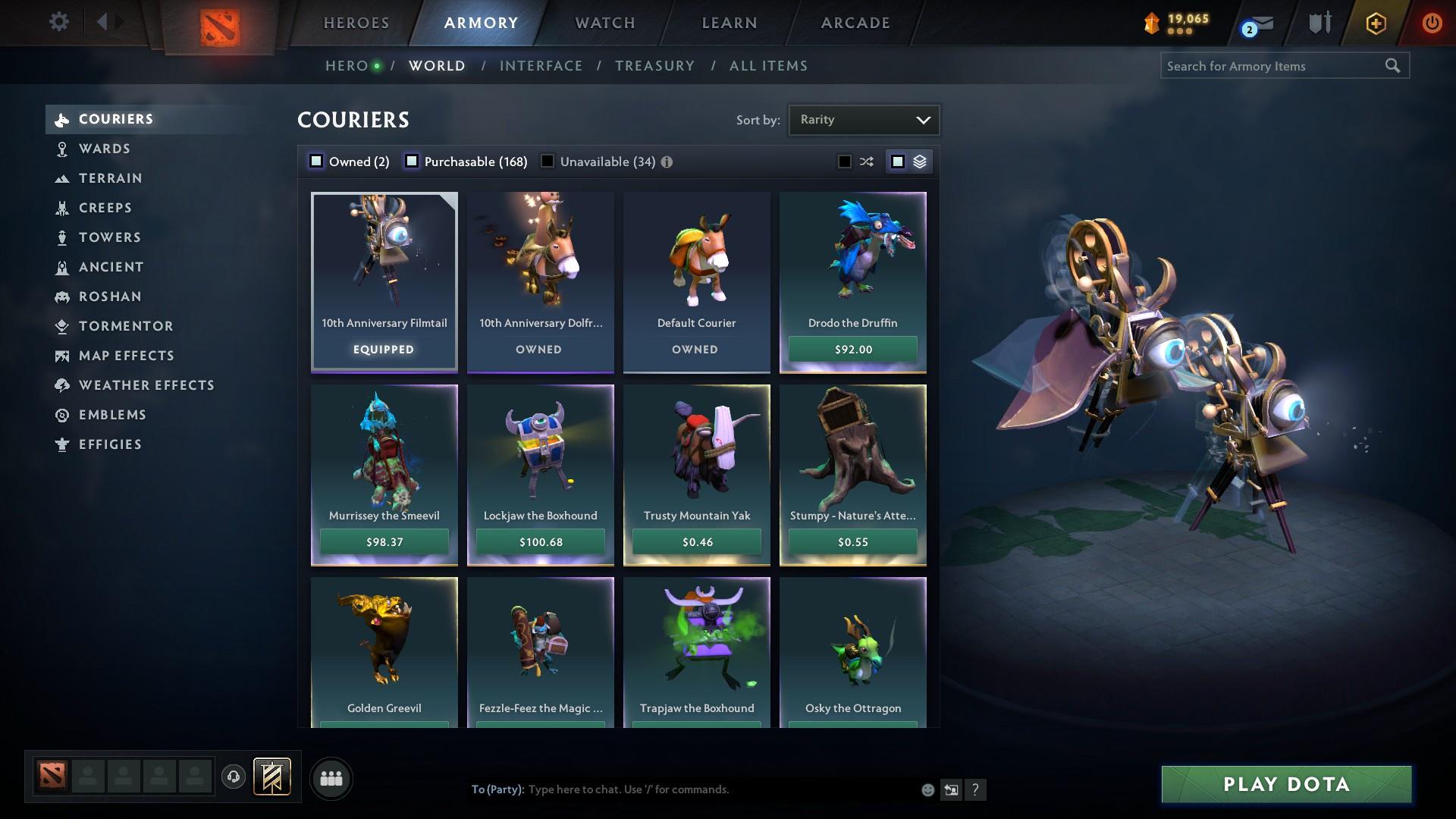Select the Couriers sidebar icon

point(62,119)
